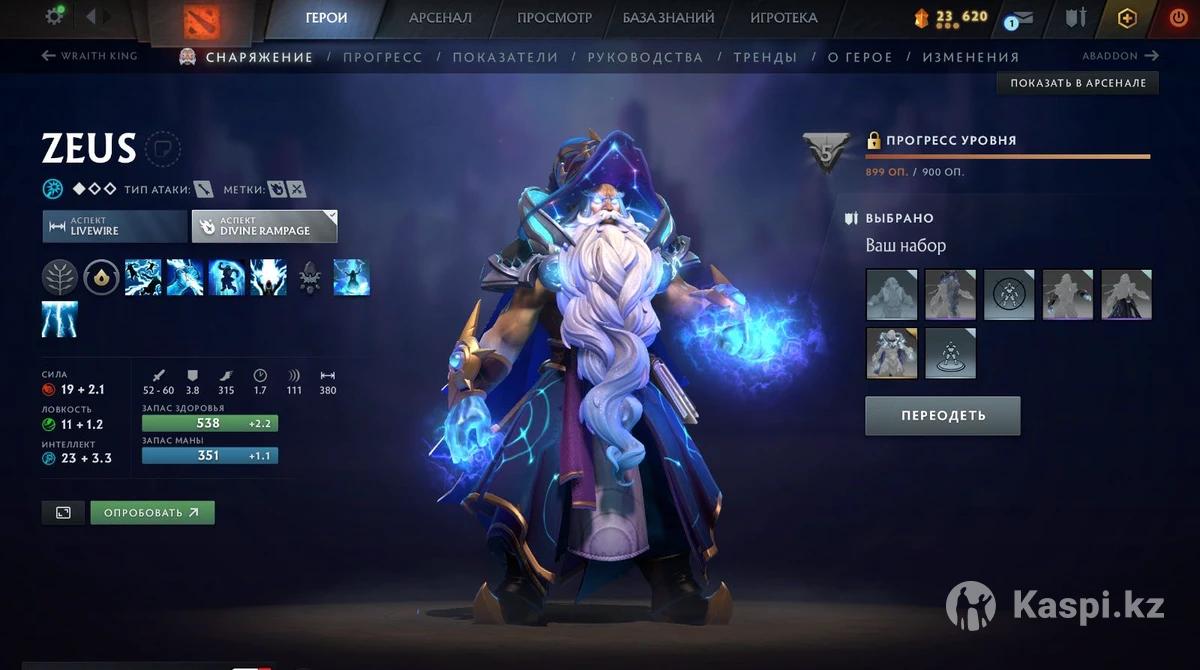The height and width of the screenshot is (670, 1200).
Task: Click the red power quit button
Action: click(1177, 18)
